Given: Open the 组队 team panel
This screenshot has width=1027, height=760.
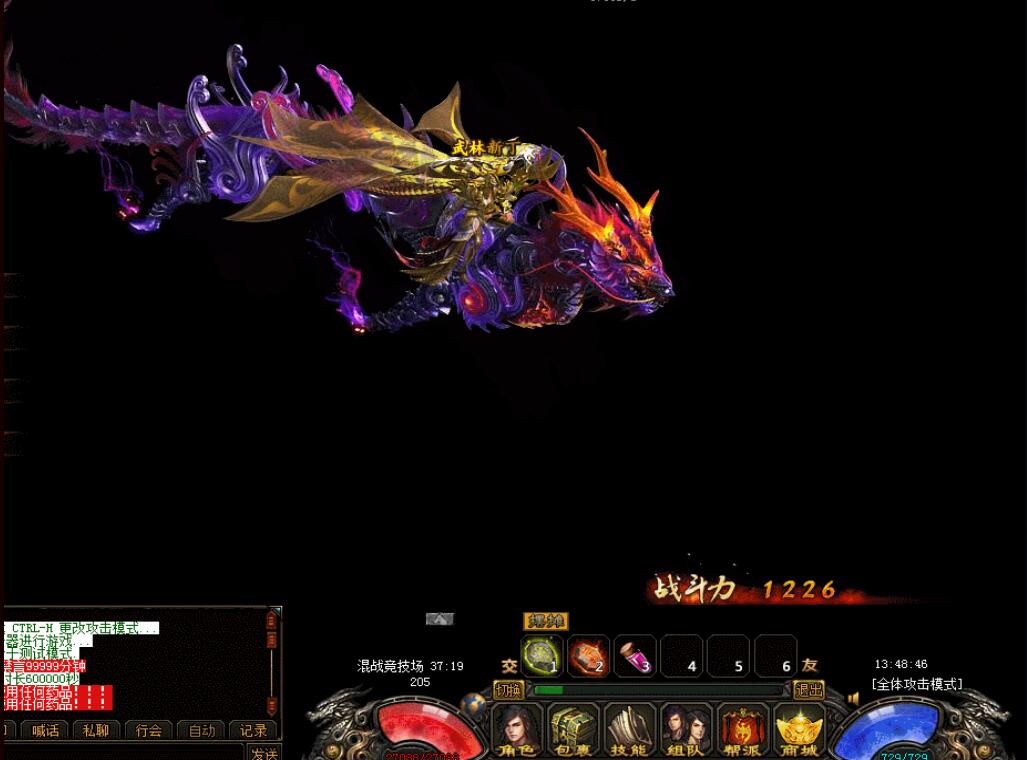Looking at the screenshot, I should [686, 729].
